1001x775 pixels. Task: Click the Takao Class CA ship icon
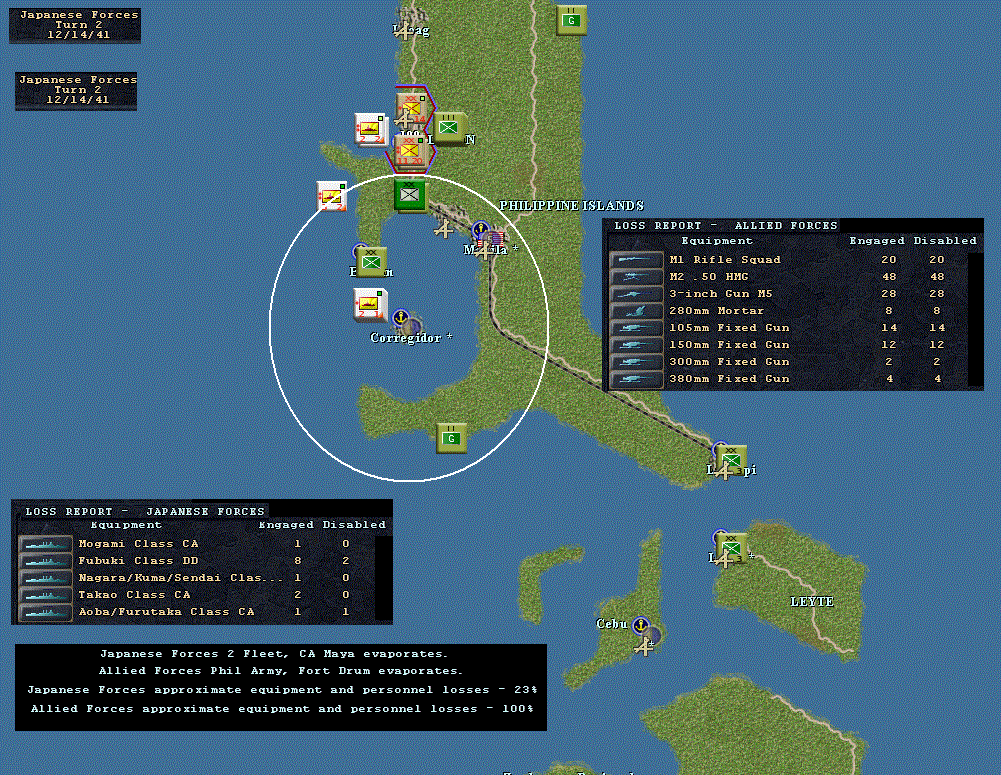(x=45, y=595)
